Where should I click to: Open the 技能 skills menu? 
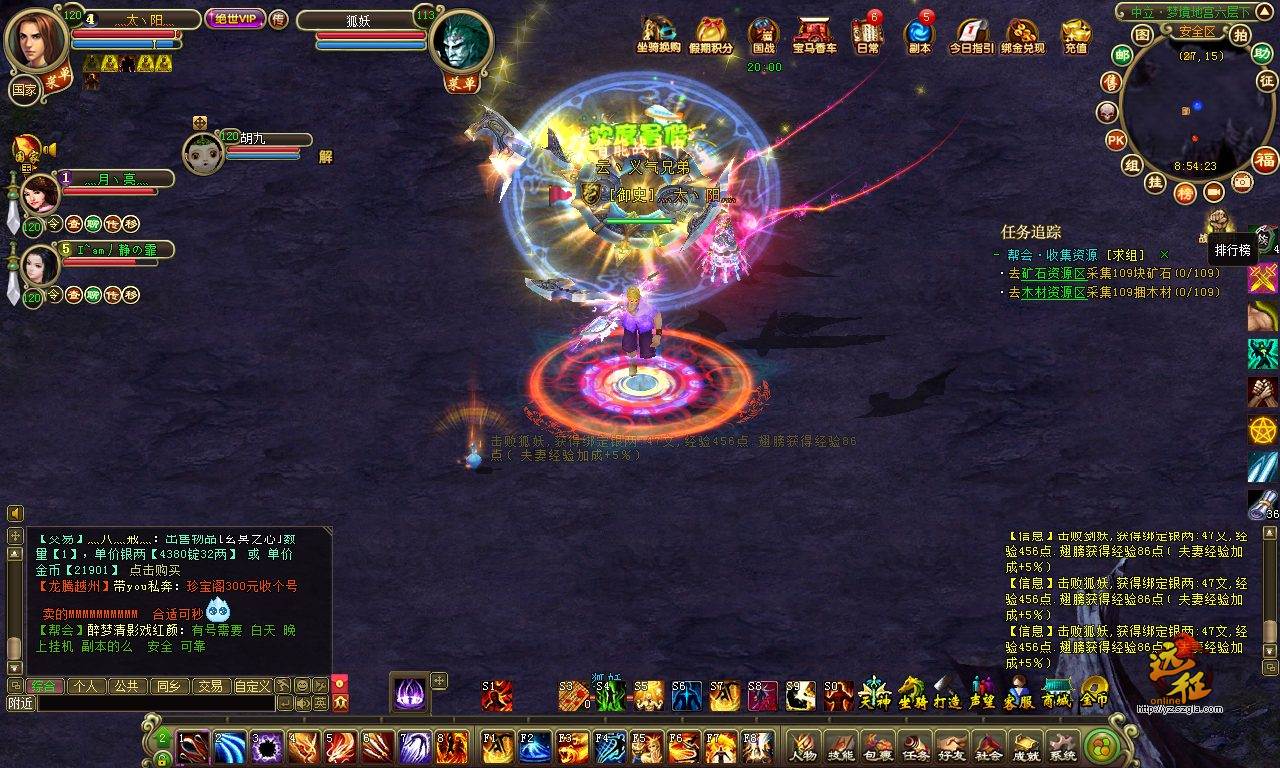click(x=841, y=746)
